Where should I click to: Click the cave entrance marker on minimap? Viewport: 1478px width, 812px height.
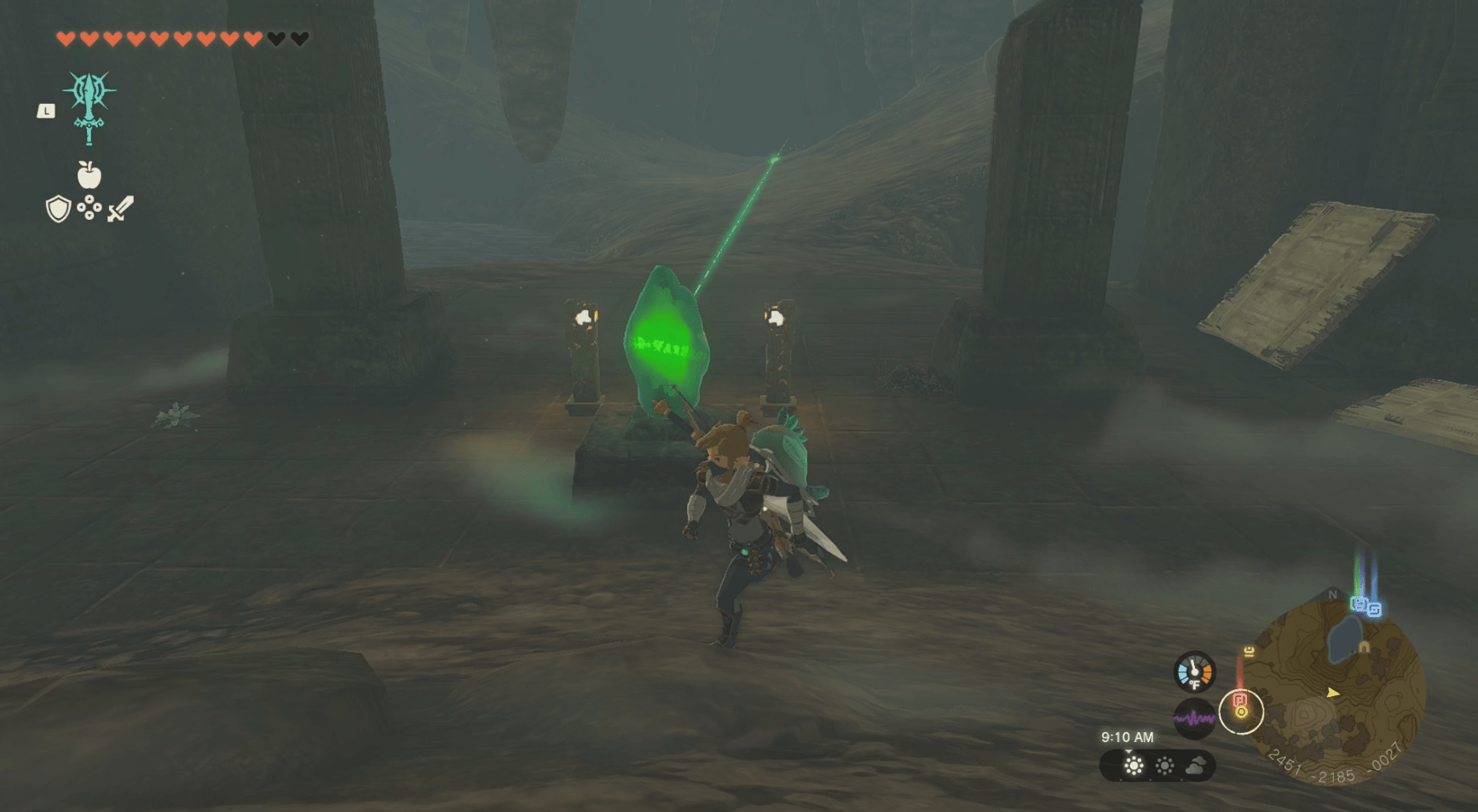tap(1364, 648)
